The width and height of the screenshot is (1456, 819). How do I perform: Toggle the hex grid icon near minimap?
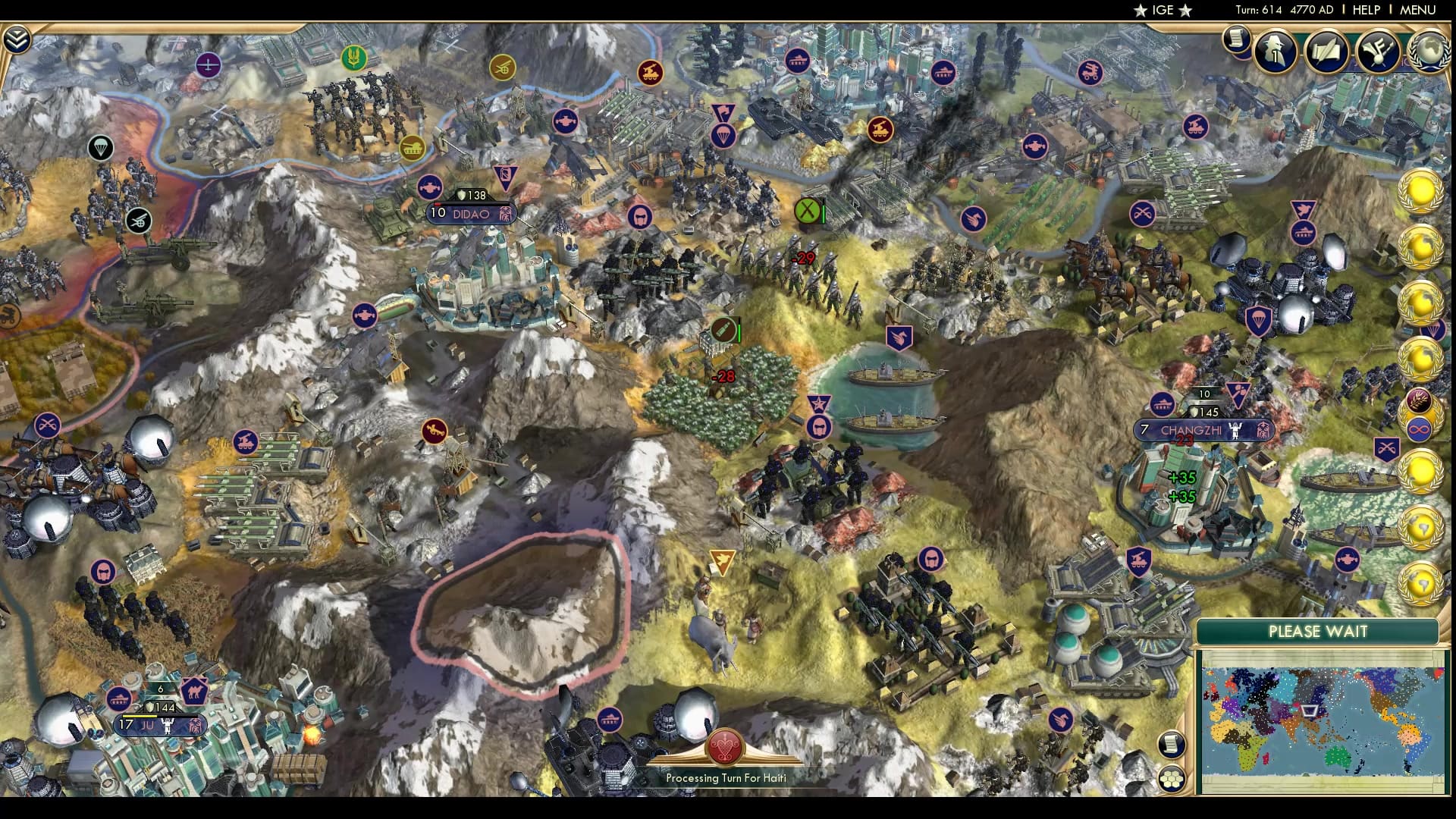(1172, 779)
